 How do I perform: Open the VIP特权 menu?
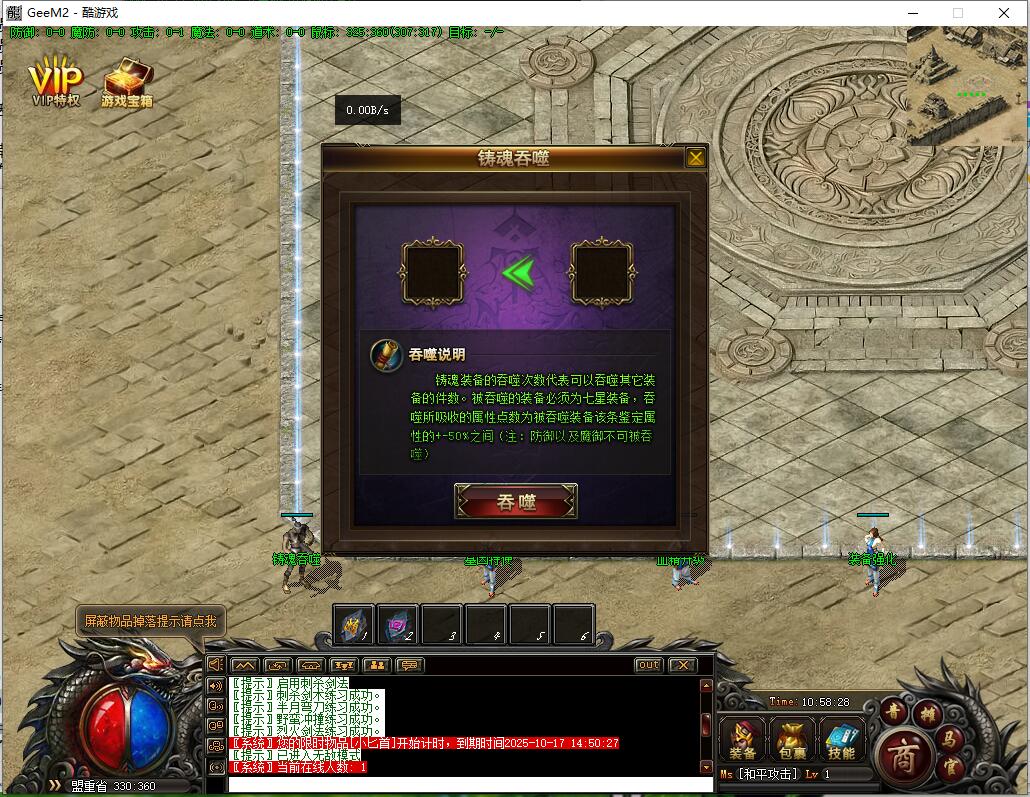tap(55, 82)
